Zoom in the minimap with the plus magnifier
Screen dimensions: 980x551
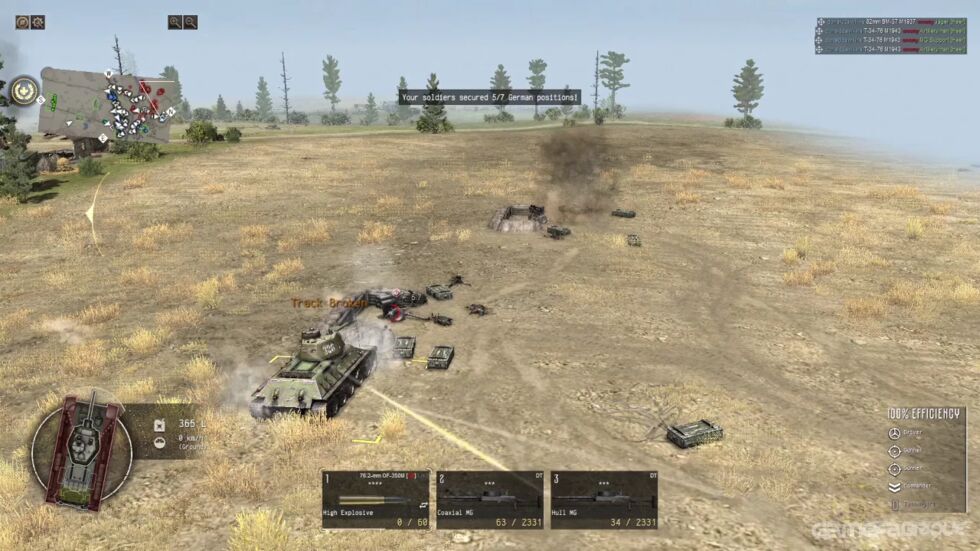coord(175,22)
